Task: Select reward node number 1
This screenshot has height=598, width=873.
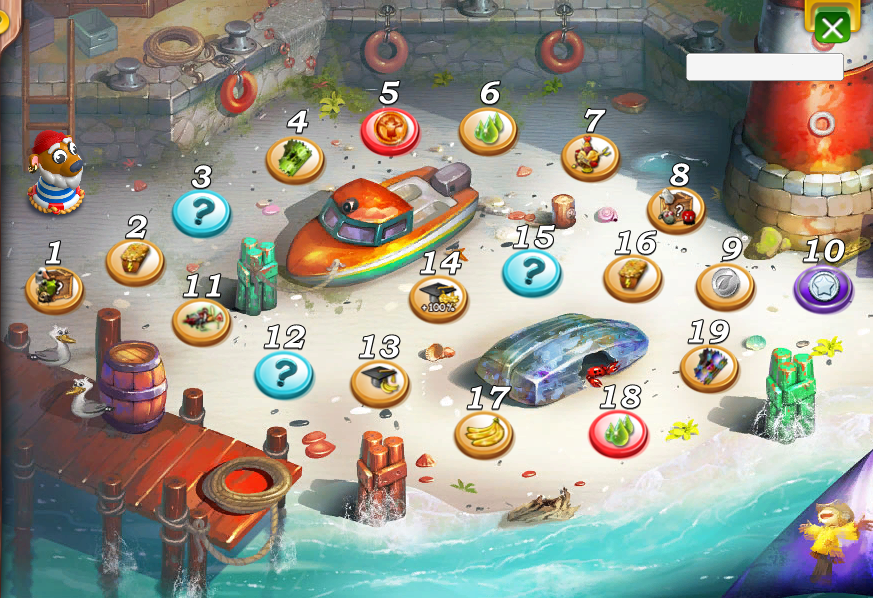Action: [x=54, y=289]
